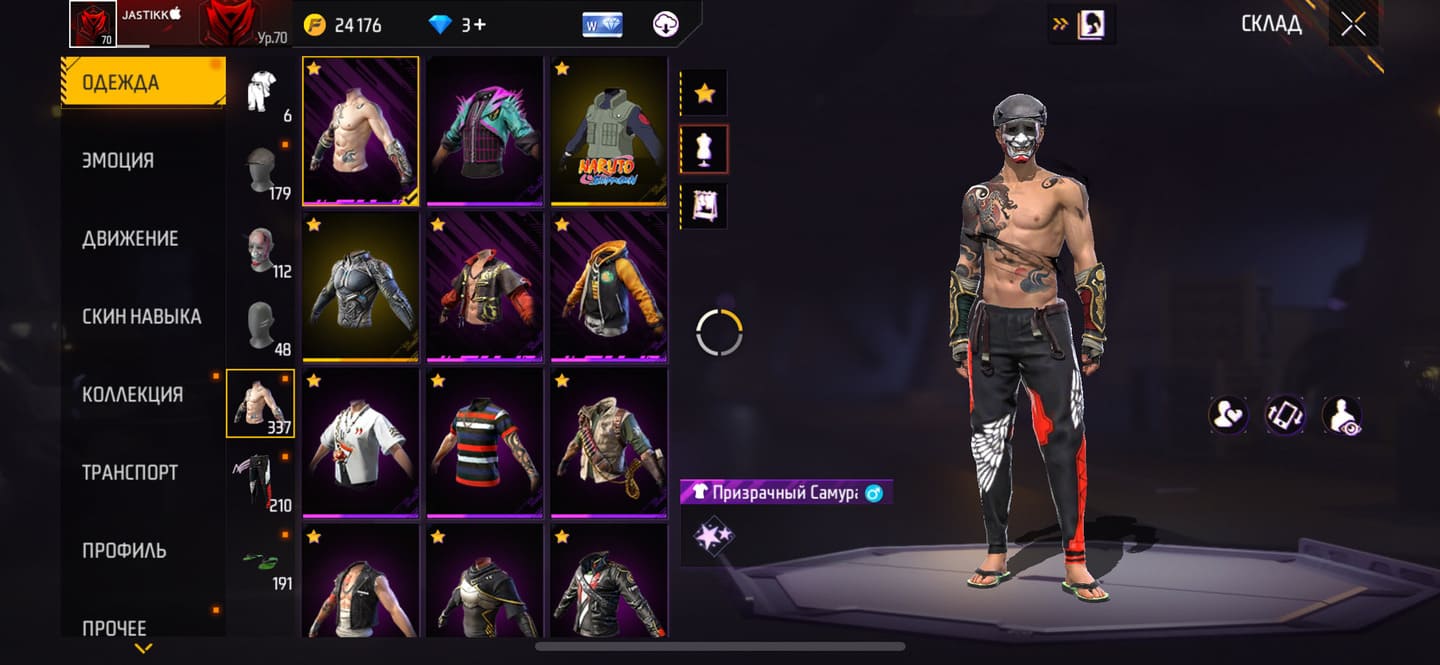Switch to the ДВИЖЕНИЕ tab
The image size is (1440, 665).
point(130,238)
